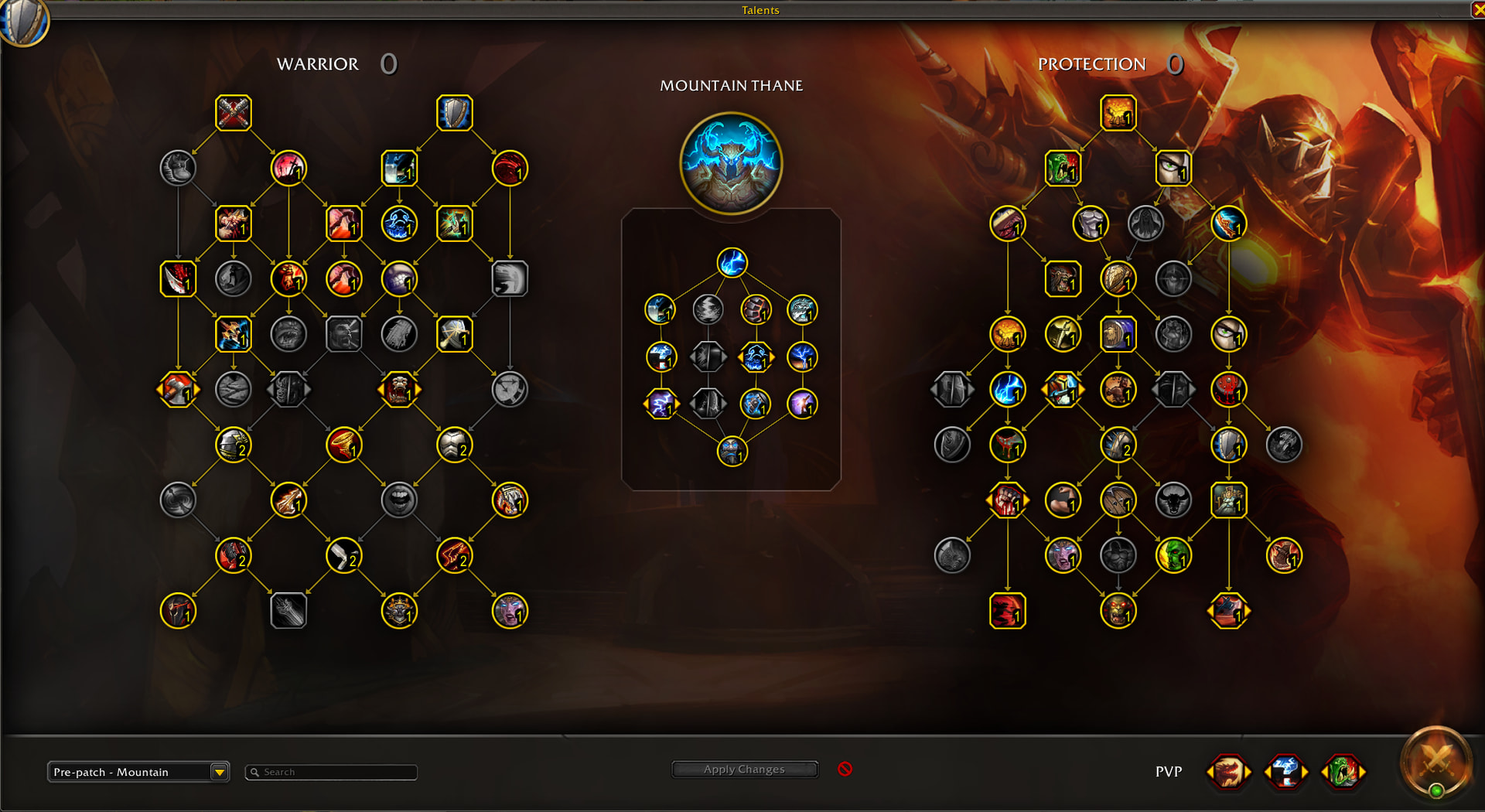Choose the lightning bolt node atop Mountain Thane tree
The height and width of the screenshot is (812, 1485).
click(732, 263)
